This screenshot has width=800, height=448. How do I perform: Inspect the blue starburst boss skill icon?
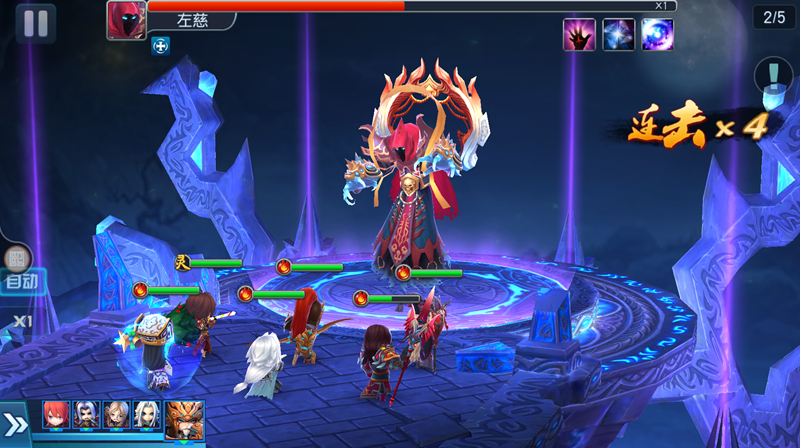coord(618,35)
